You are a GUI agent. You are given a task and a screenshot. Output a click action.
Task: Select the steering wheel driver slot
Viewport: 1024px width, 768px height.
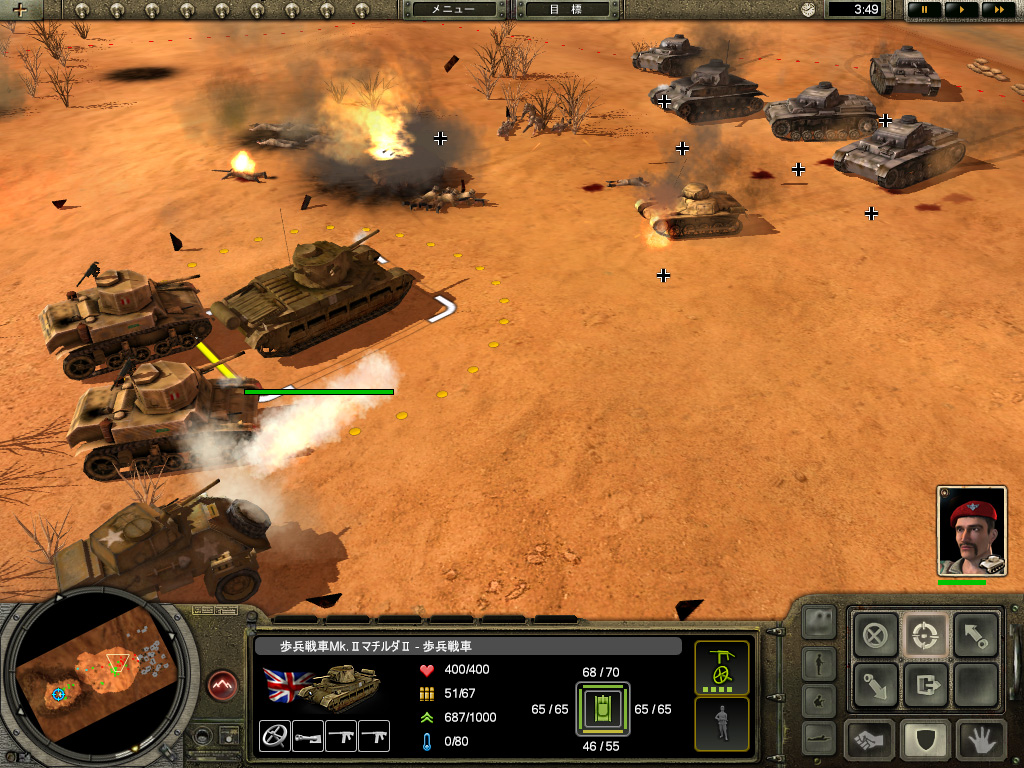coord(274,736)
